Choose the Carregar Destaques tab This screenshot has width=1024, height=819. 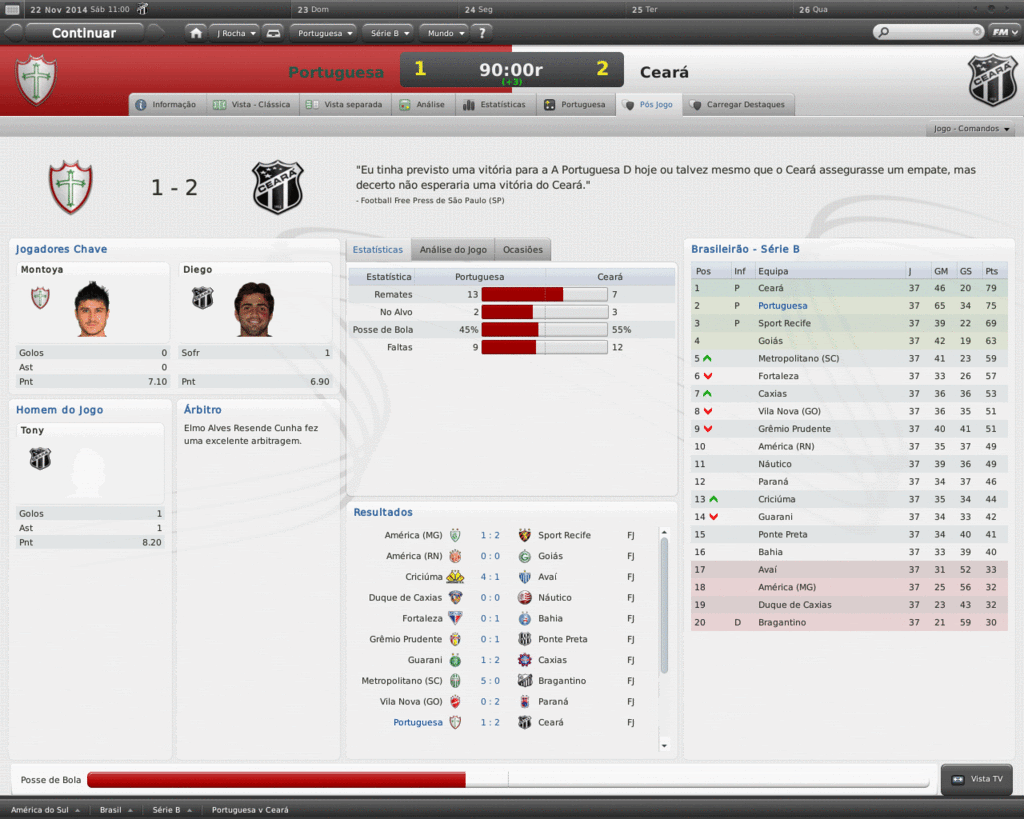point(736,105)
